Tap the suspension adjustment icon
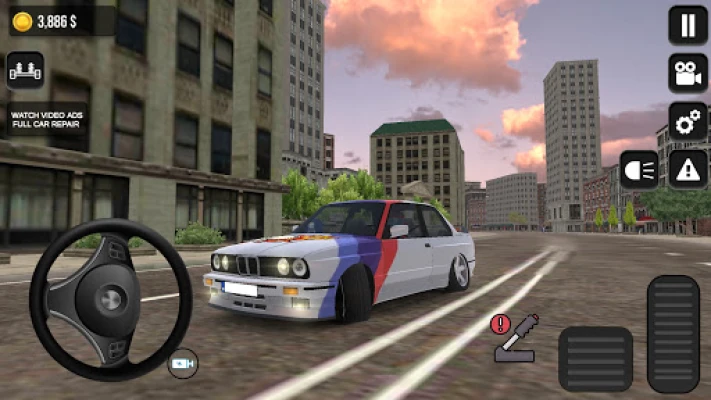The image size is (711, 400). [25, 71]
